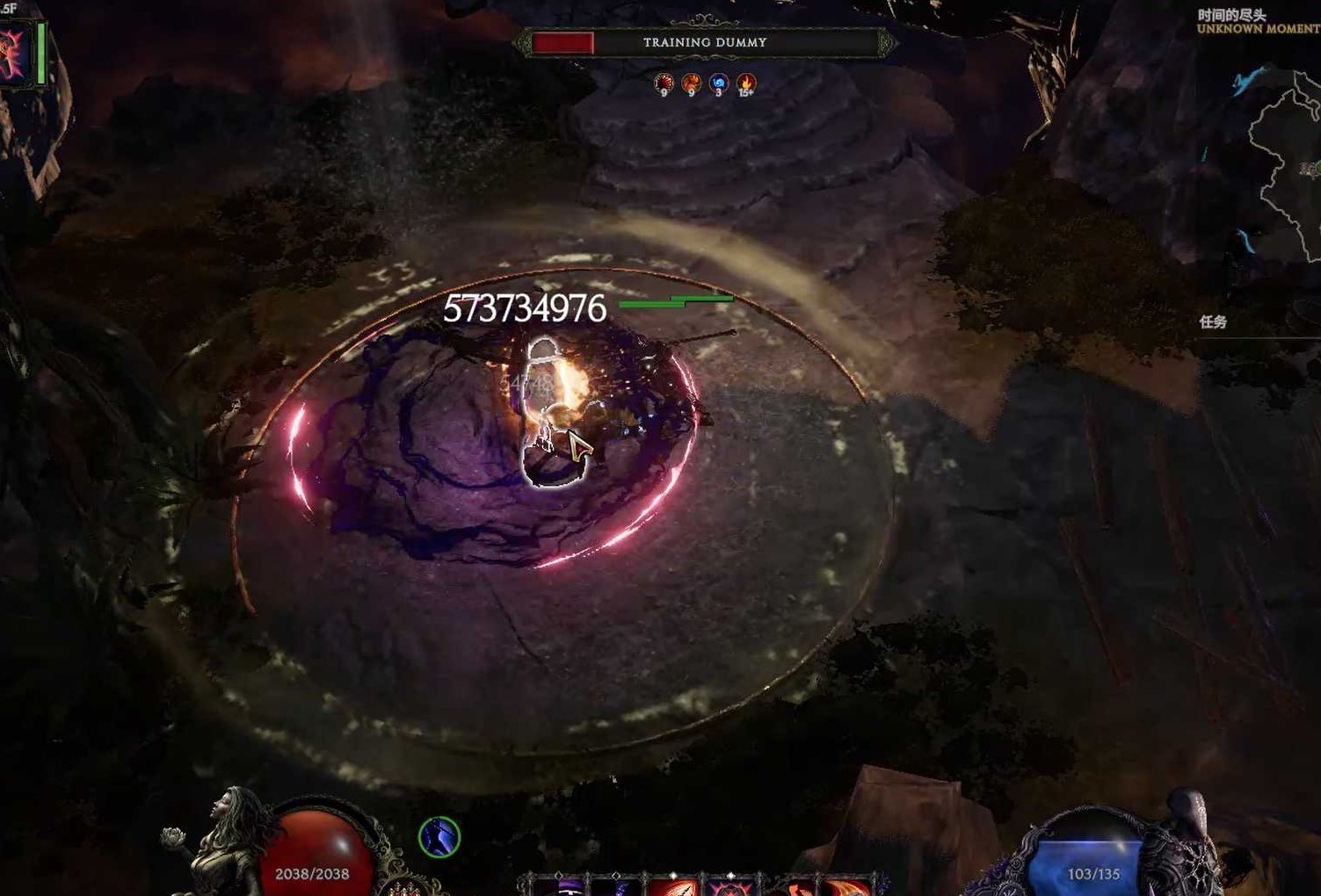The width and height of the screenshot is (1321, 896).
Task: Inspect the flame debuff showing 15+
Action: pyautogui.click(x=746, y=83)
